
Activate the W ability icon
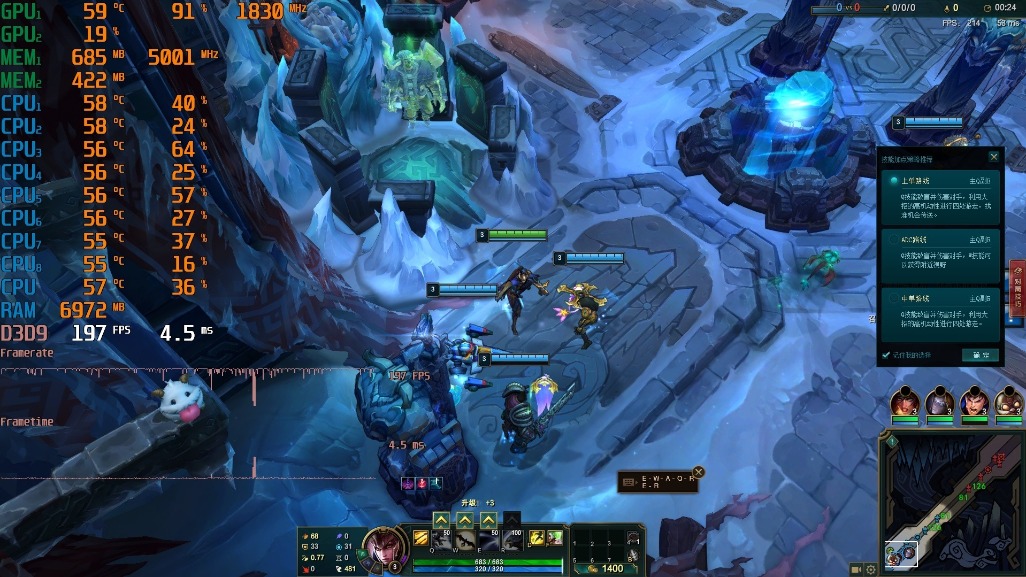464,540
